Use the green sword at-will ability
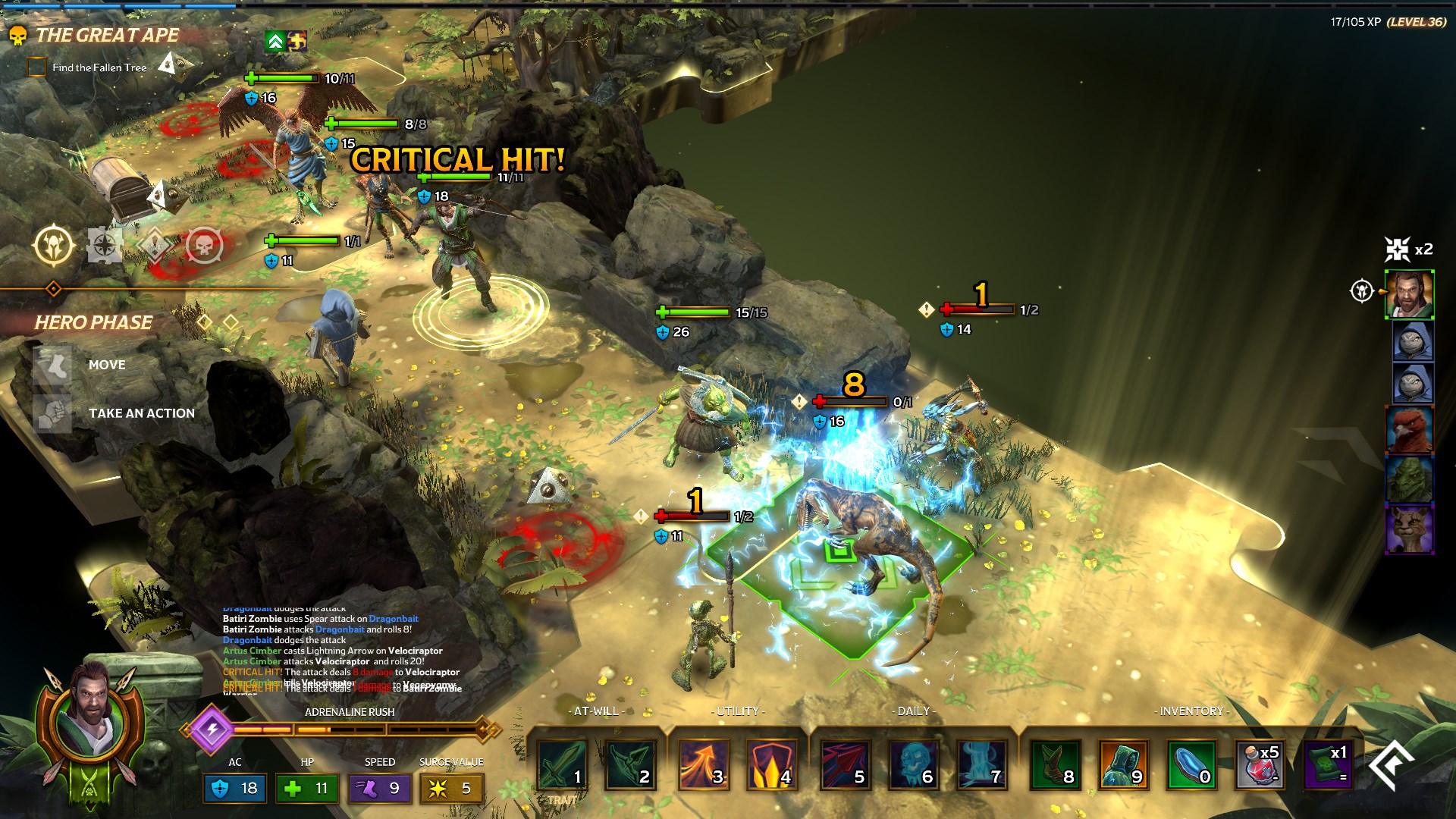The height and width of the screenshot is (819, 1456). pyautogui.click(x=563, y=764)
